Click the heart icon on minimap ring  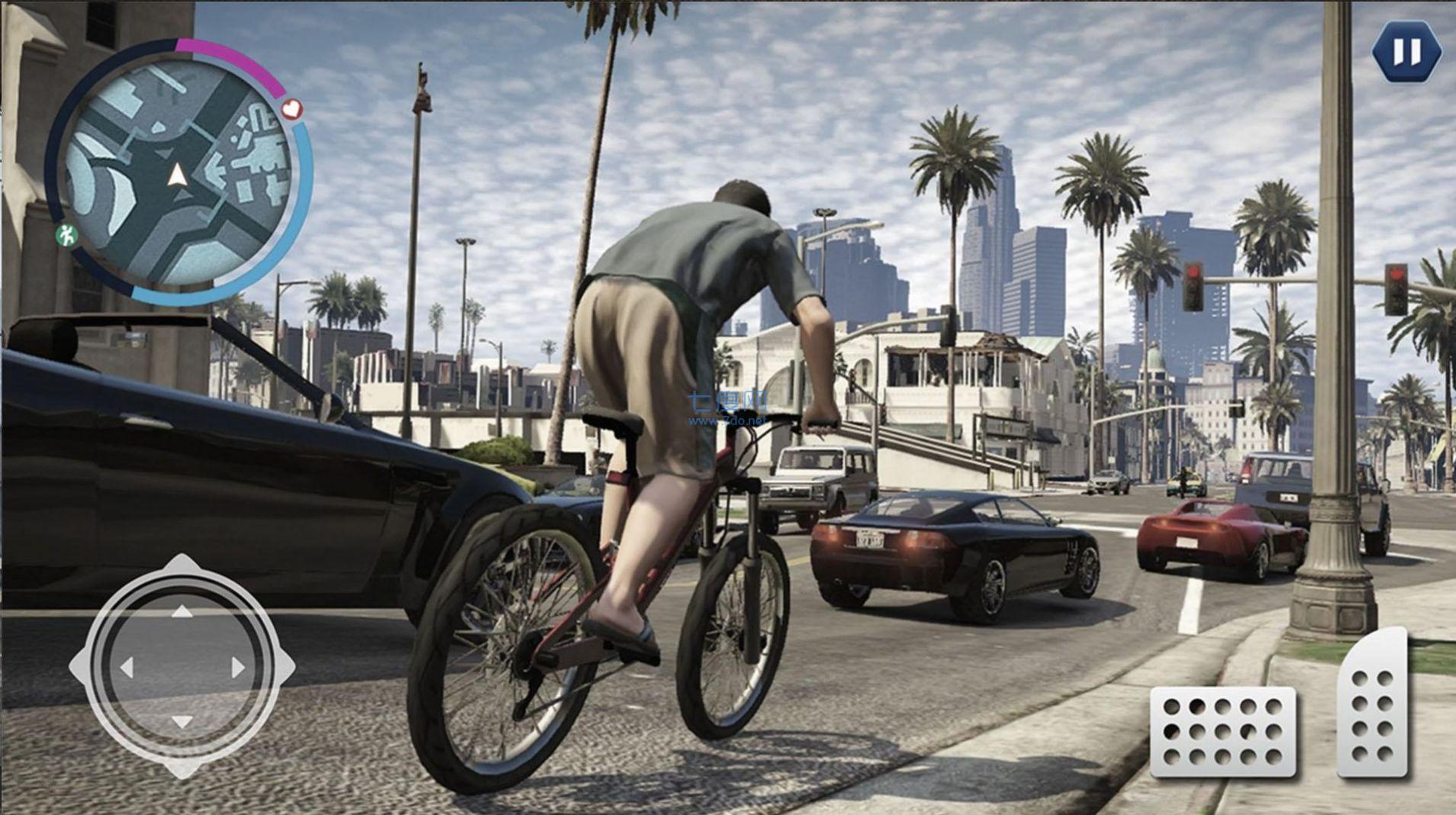(292, 109)
